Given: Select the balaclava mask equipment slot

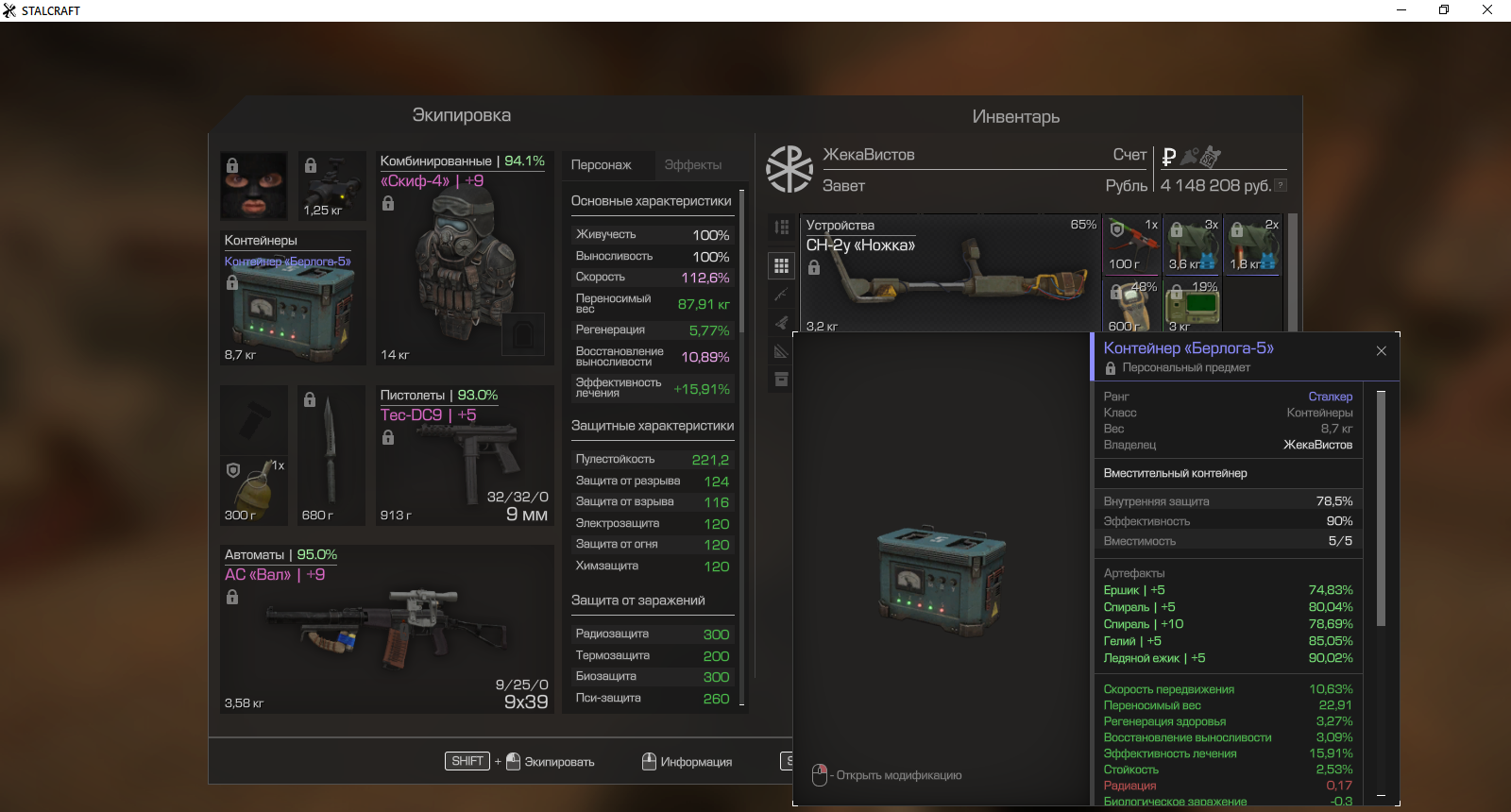Looking at the screenshot, I should (253, 185).
